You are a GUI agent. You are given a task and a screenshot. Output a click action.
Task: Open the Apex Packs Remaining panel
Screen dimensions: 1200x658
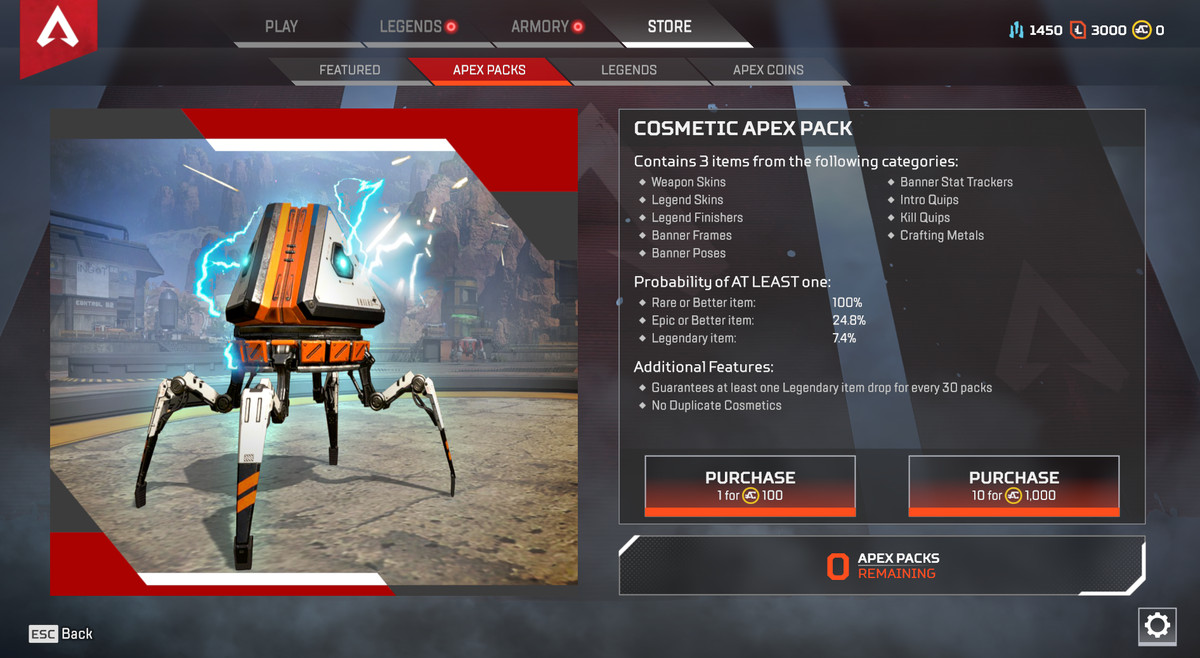882,566
